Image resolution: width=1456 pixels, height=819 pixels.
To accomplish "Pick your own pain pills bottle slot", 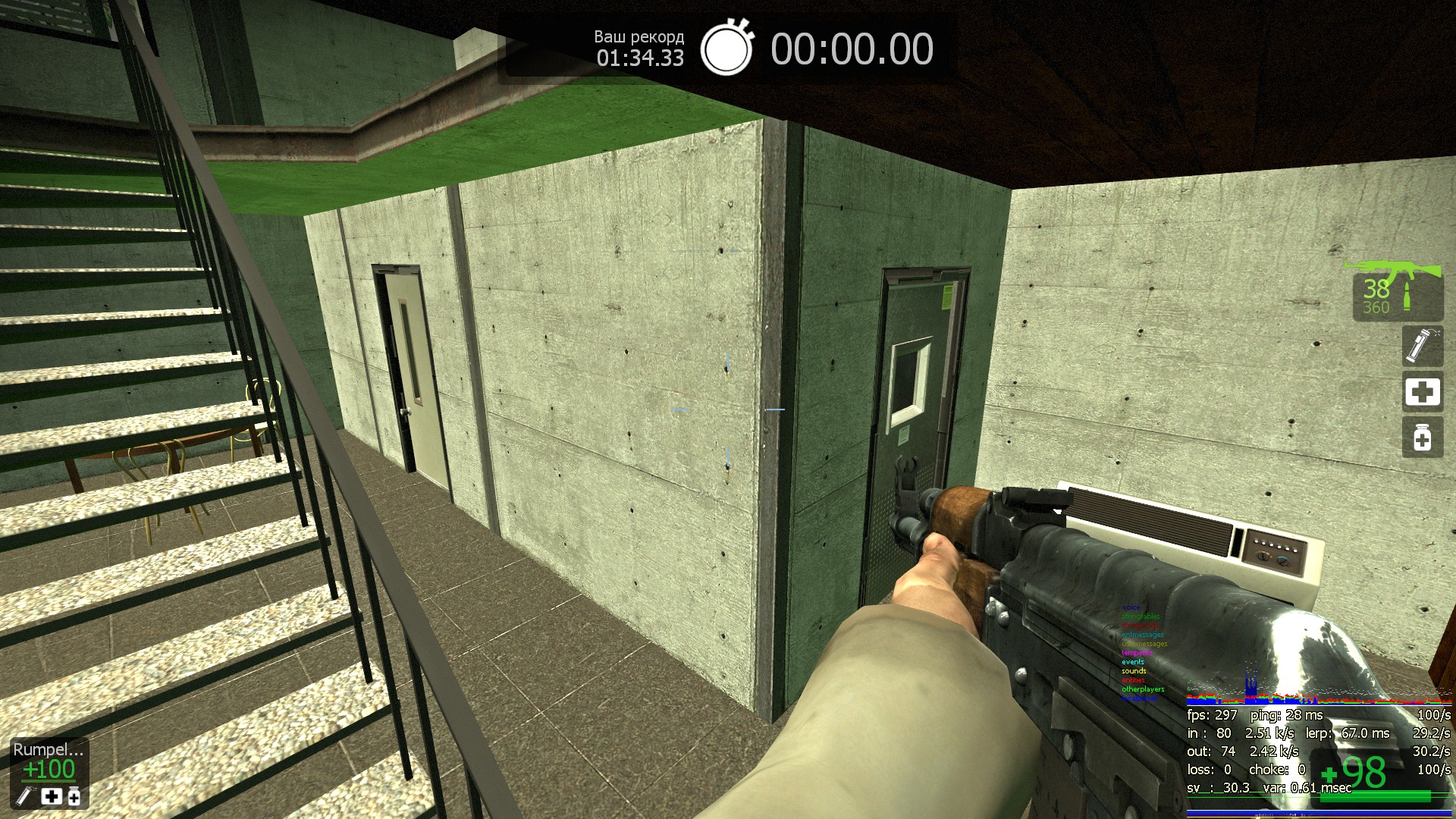I will [1422, 438].
